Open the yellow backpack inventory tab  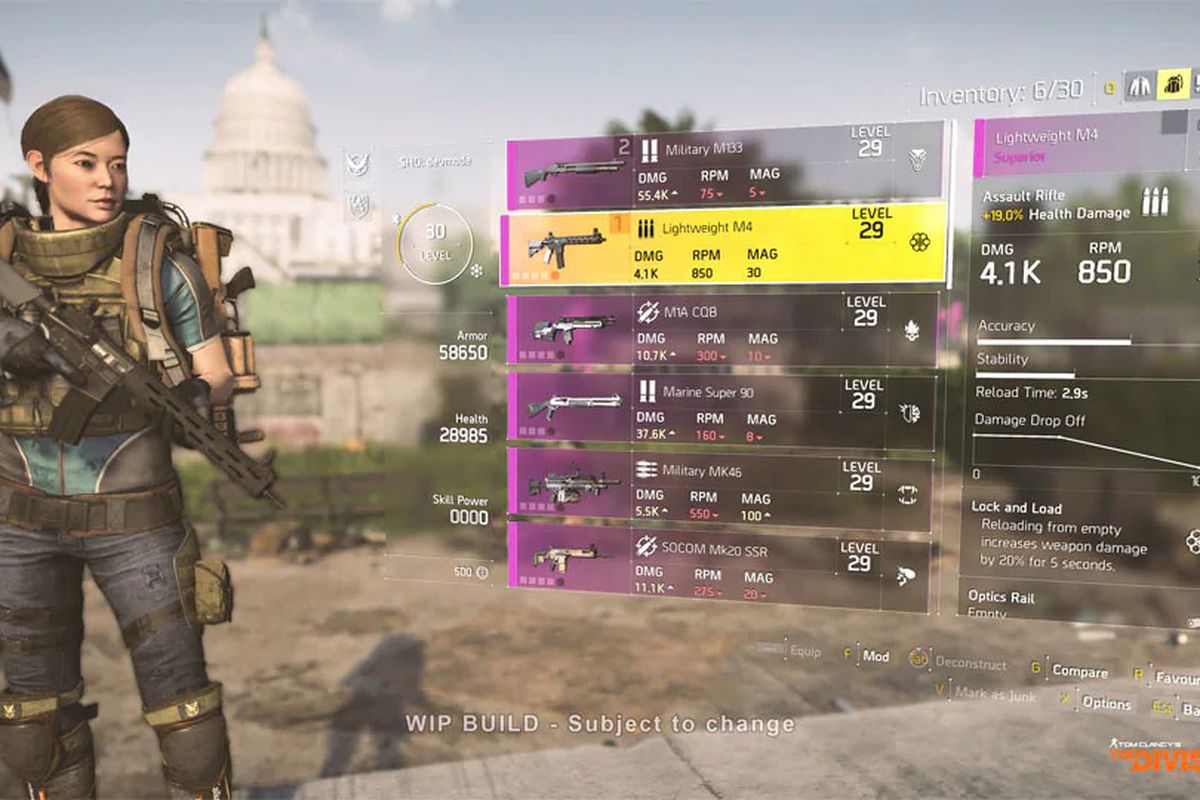click(x=1172, y=85)
